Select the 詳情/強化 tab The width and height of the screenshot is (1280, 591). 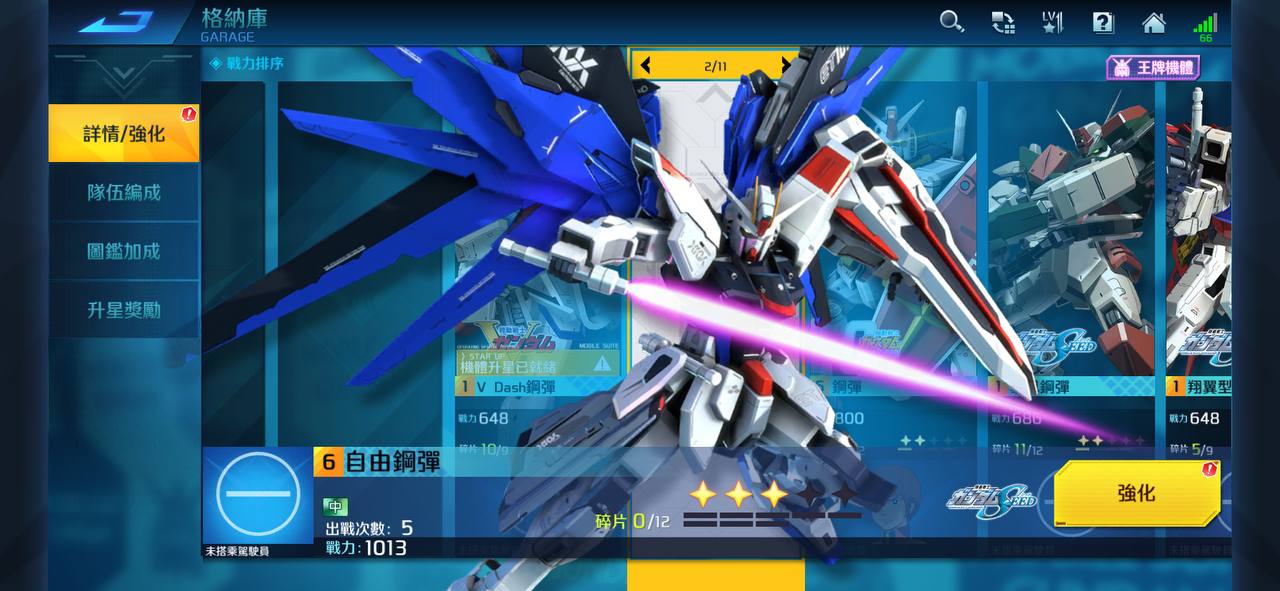124,133
